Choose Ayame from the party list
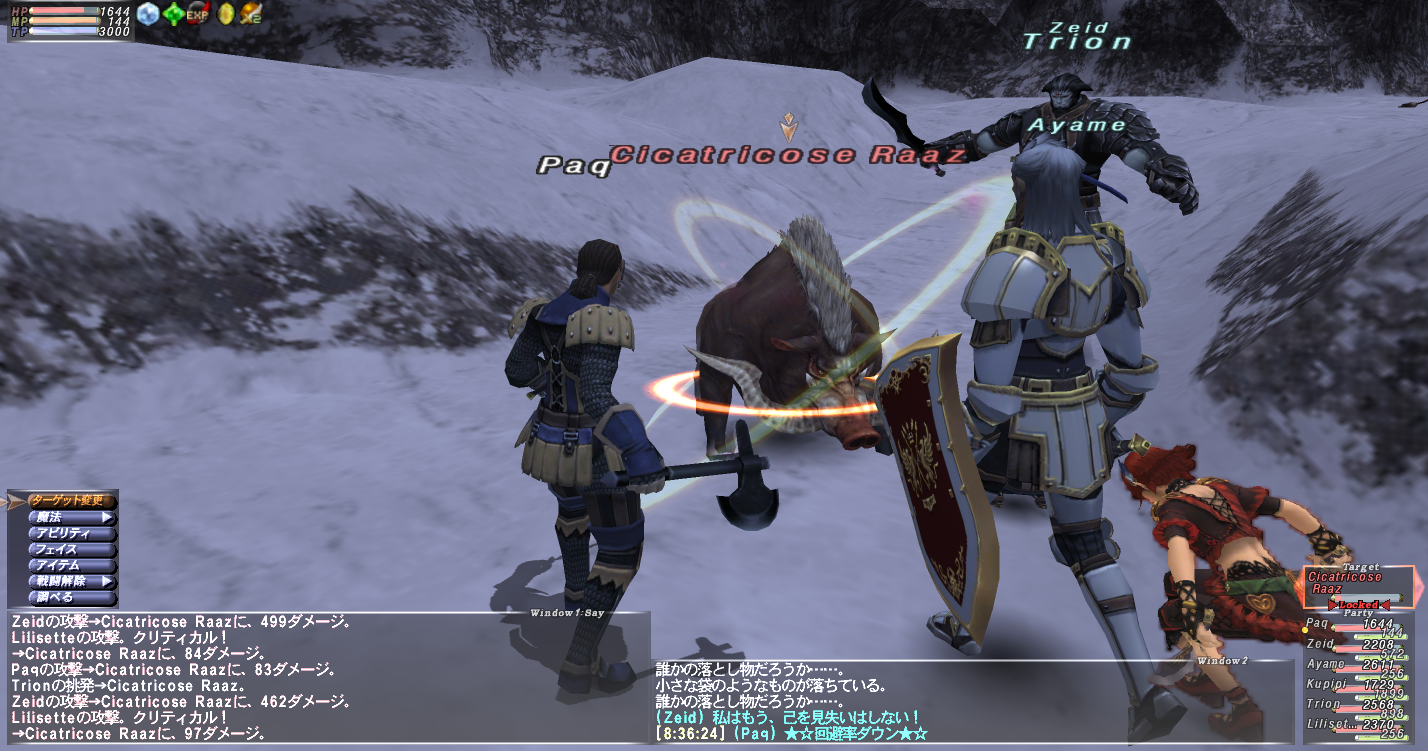1428x751 pixels. (x=1355, y=664)
